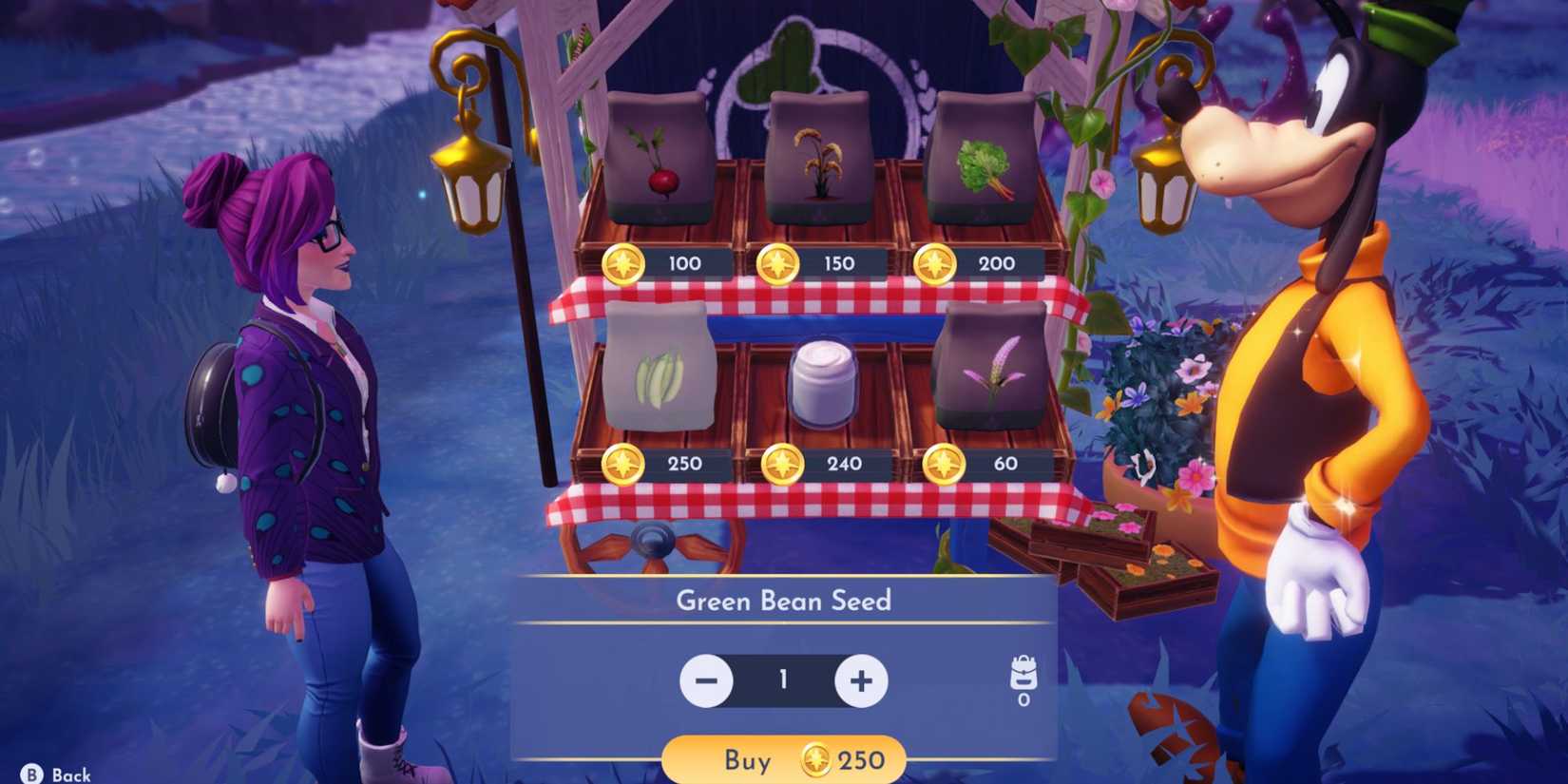Click the coin icon beside the 240 price
Viewport: 1568px width, 784px height.
click(x=784, y=464)
